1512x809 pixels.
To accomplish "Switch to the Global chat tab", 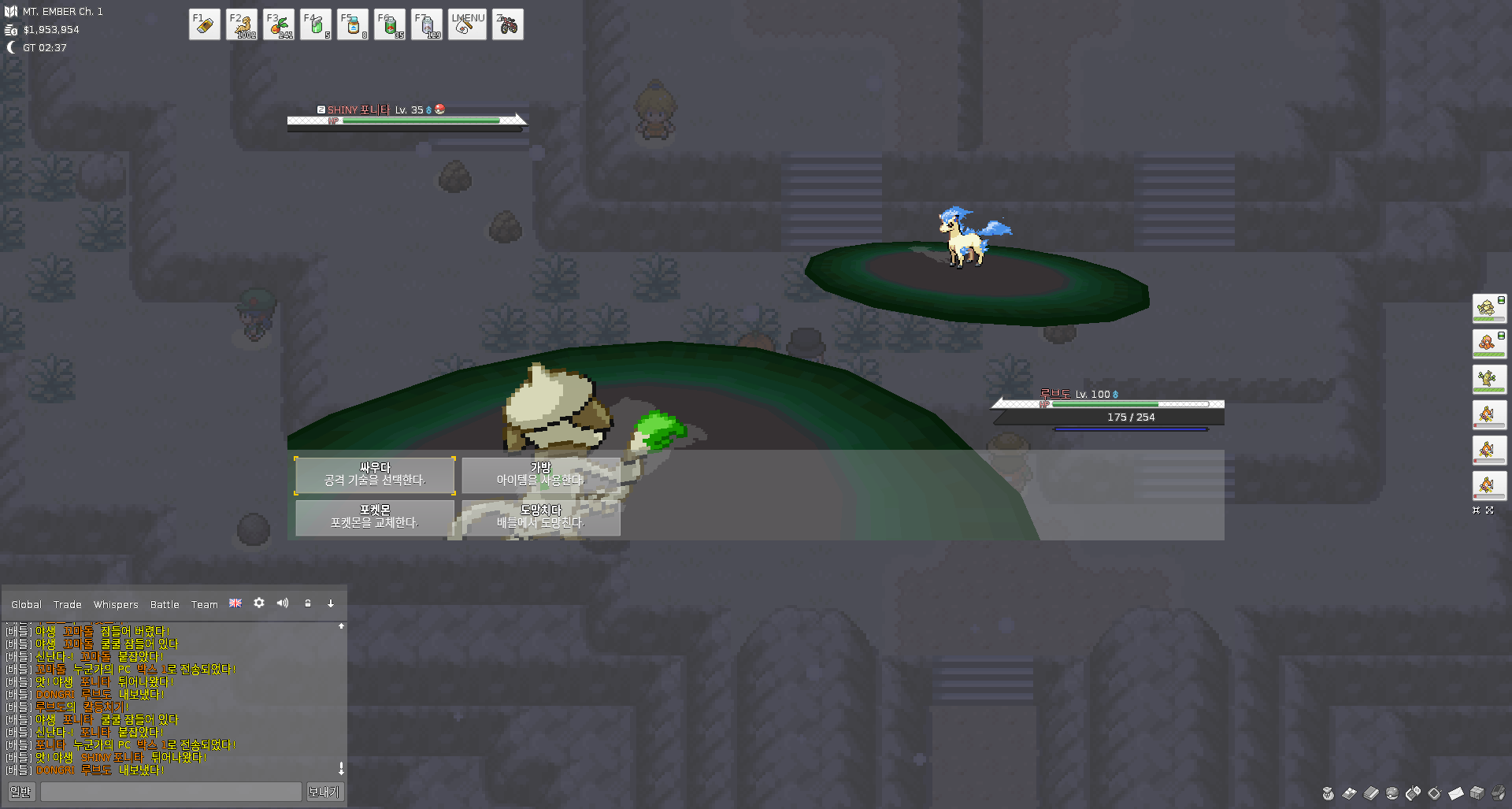I will tap(26, 604).
